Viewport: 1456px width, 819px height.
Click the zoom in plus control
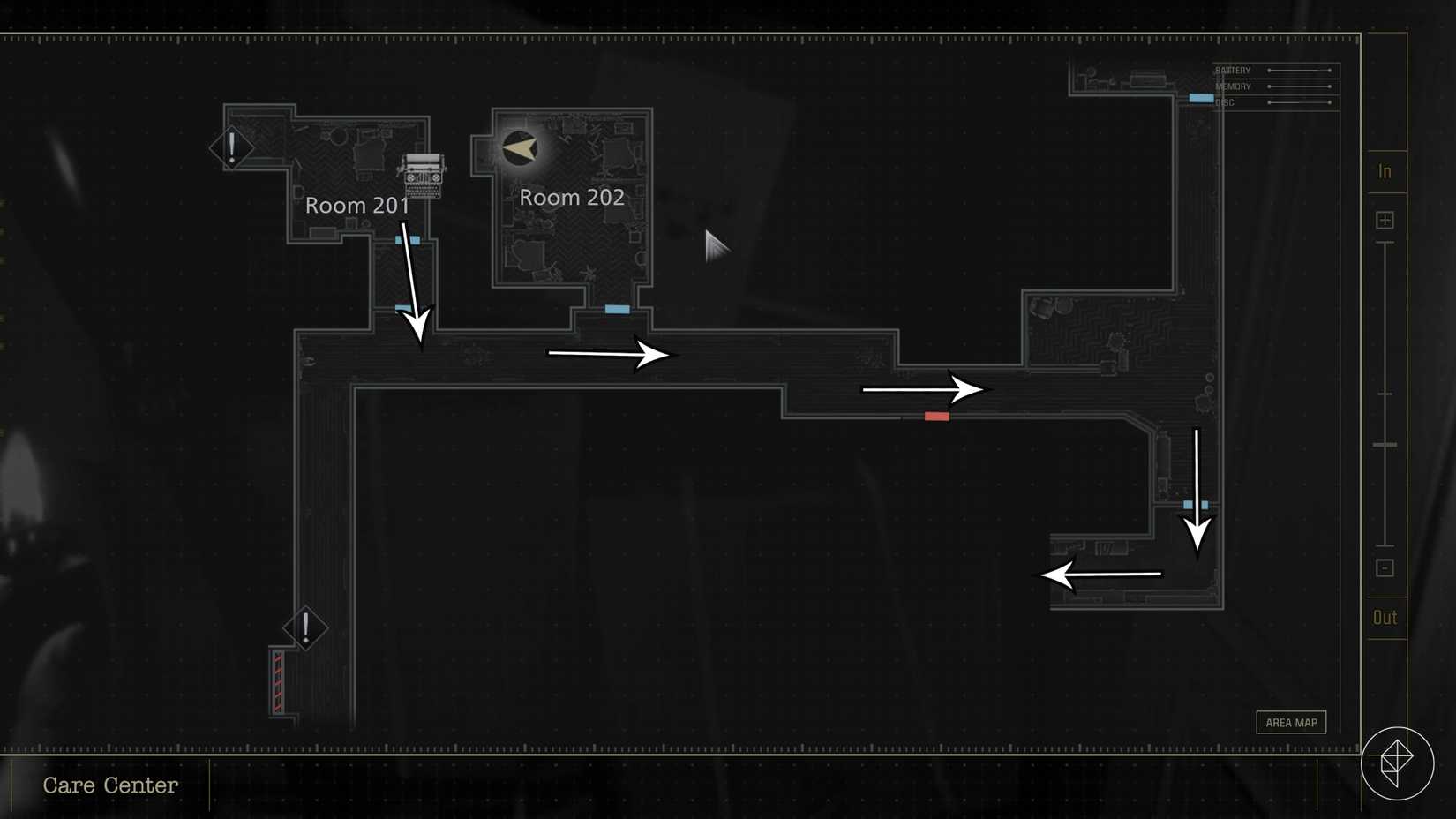[x=1384, y=219]
